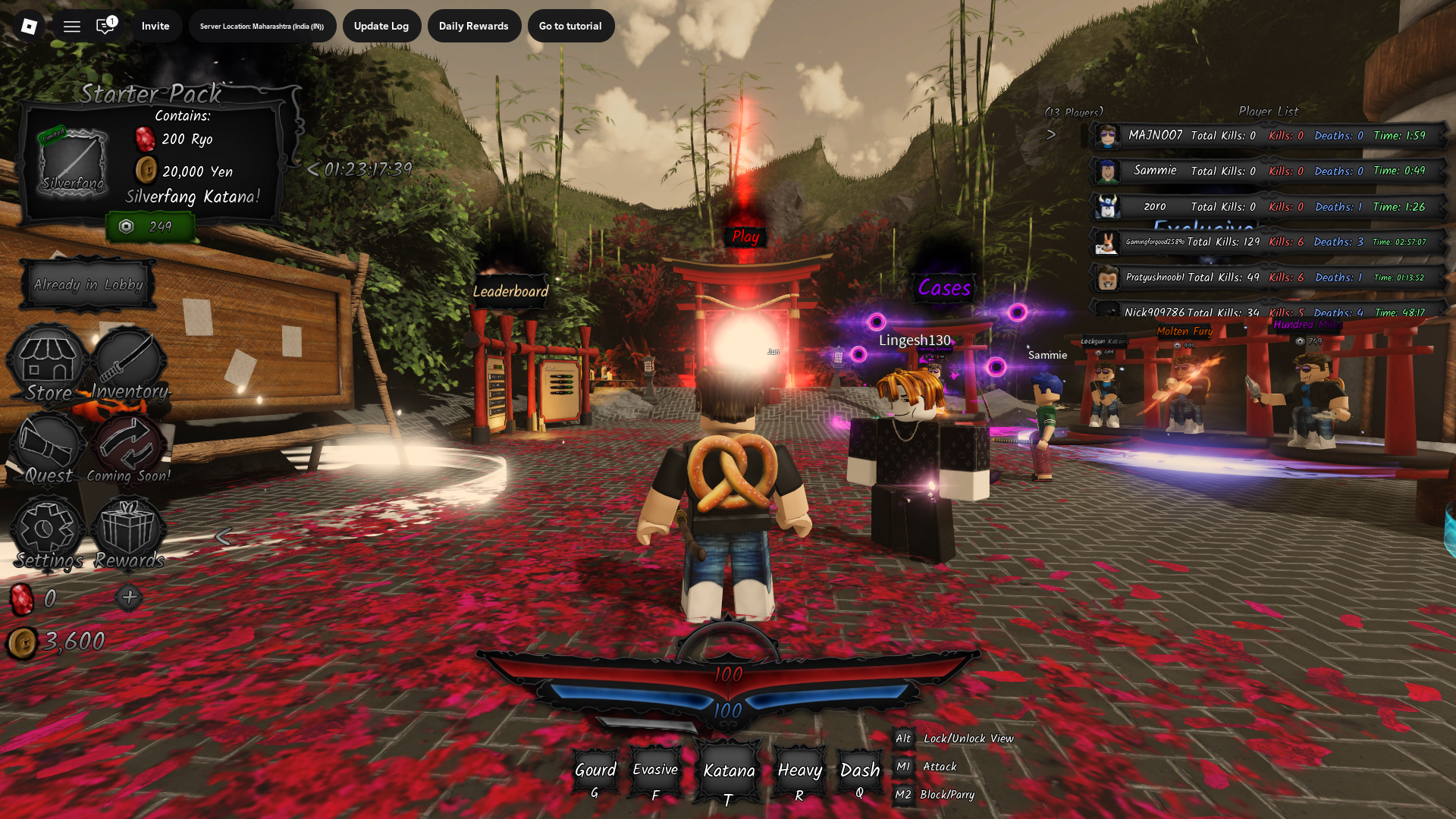Open the Roblox main menu
The height and width of the screenshot is (819, 1456).
tap(29, 27)
